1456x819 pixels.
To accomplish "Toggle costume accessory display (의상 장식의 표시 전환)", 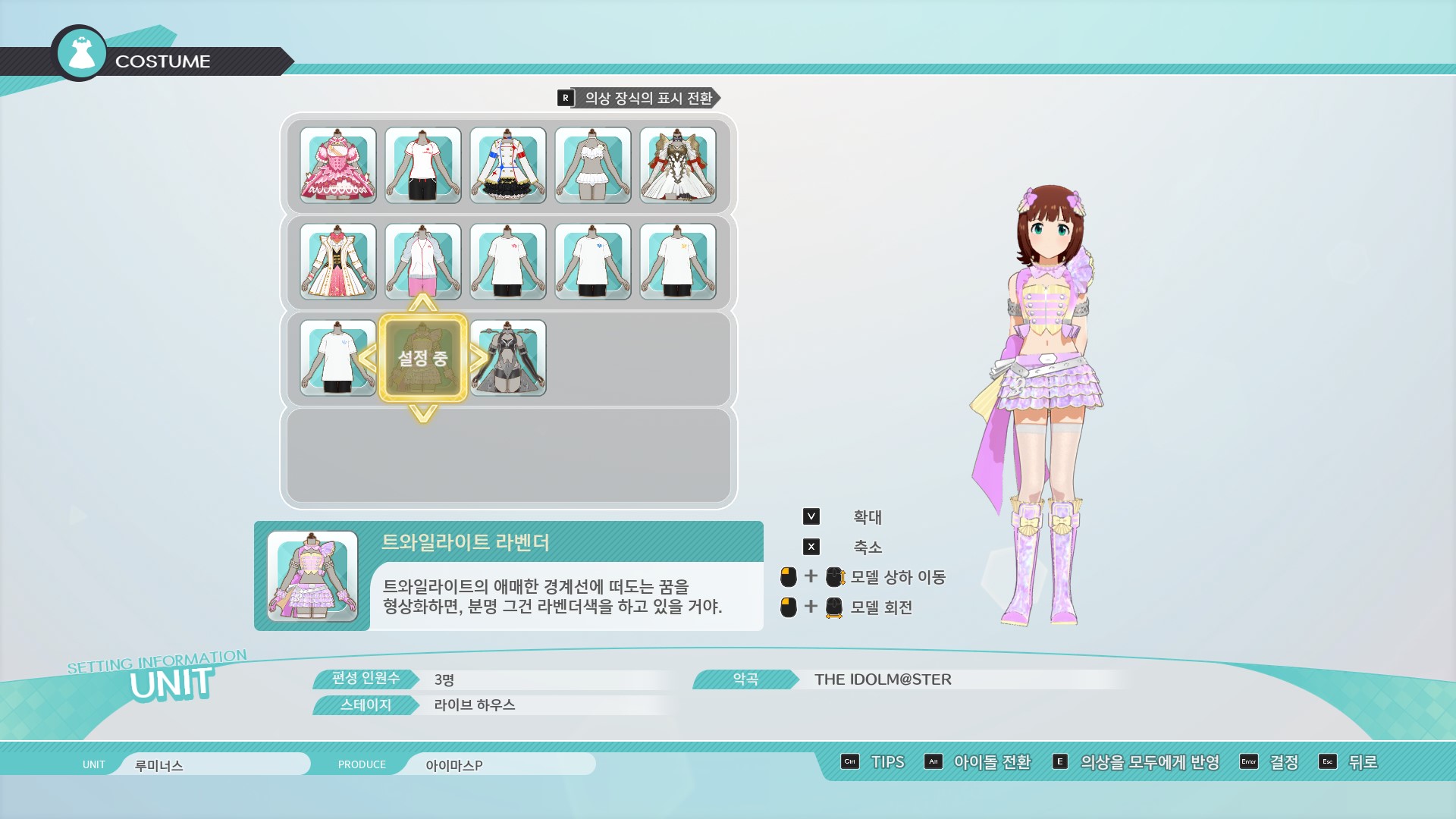I will click(x=639, y=98).
